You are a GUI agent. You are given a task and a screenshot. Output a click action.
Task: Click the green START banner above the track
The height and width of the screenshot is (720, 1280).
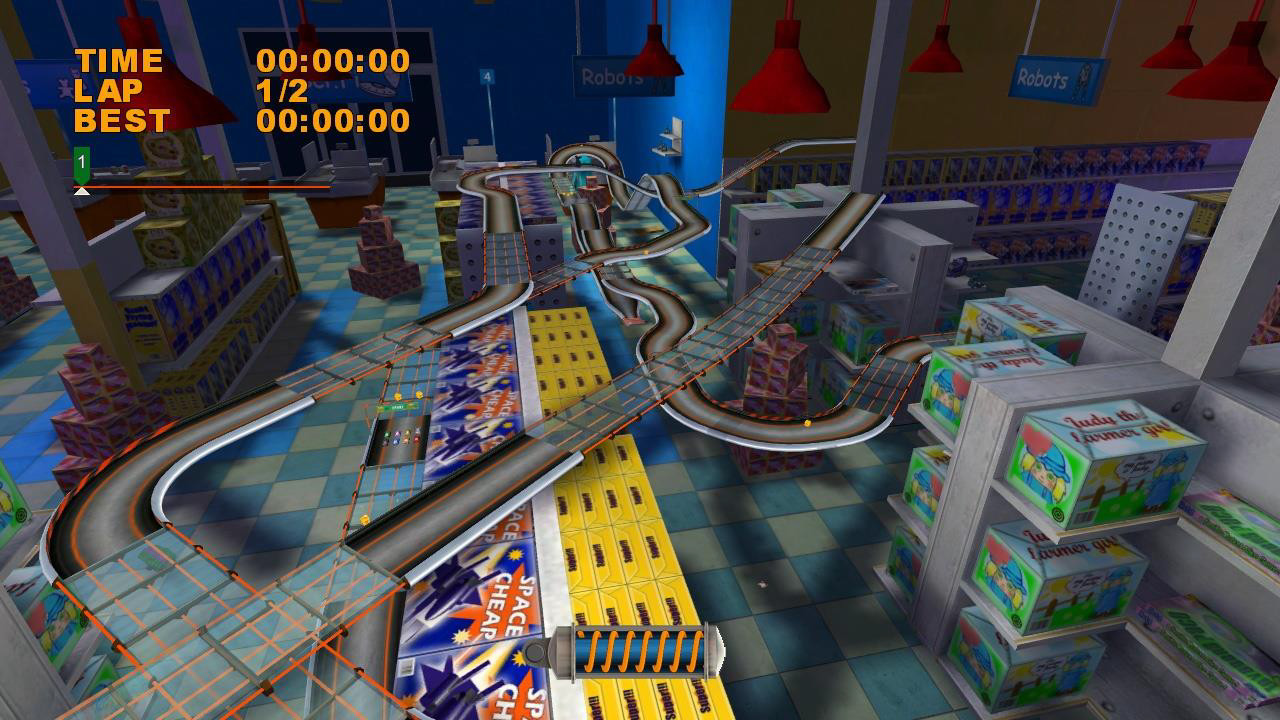pos(398,406)
